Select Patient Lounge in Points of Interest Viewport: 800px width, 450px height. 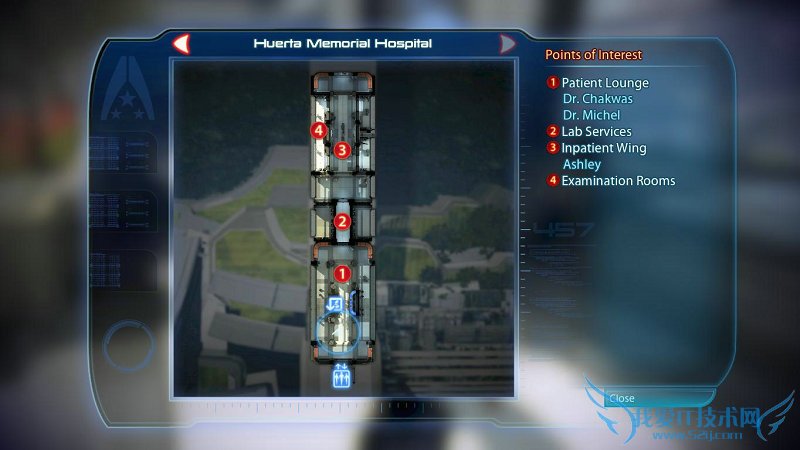(x=604, y=83)
